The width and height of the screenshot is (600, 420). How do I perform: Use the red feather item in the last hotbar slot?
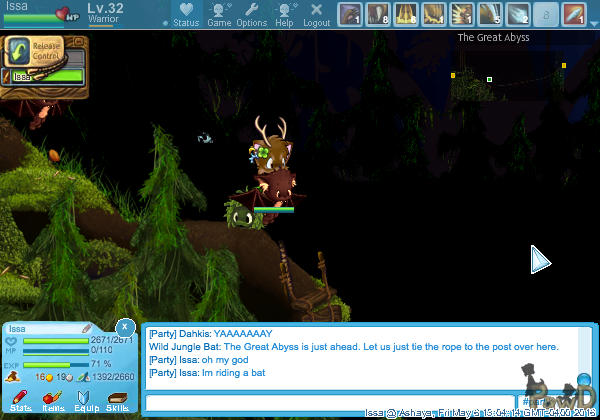point(573,14)
